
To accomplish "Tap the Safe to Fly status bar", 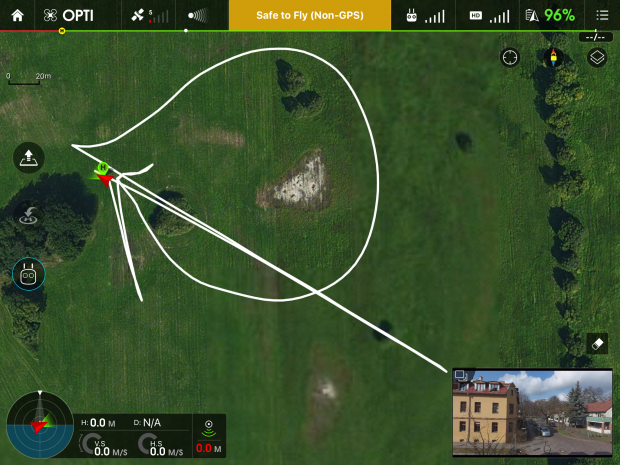I will click(x=309, y=16).
